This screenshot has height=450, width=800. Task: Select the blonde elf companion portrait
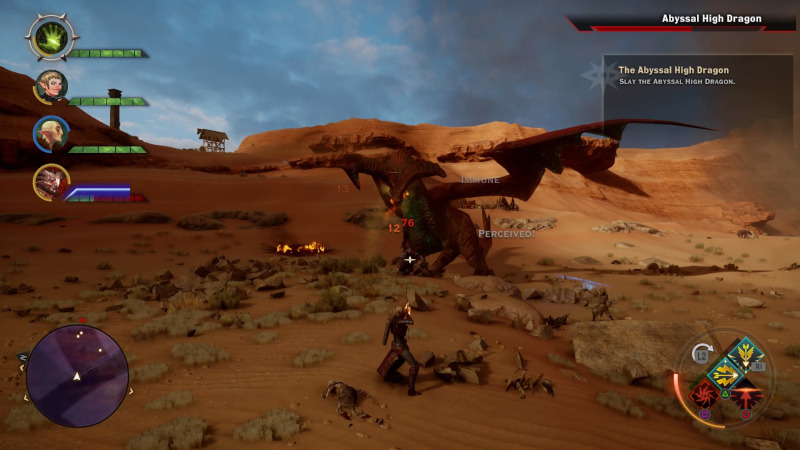click(49, 86)
